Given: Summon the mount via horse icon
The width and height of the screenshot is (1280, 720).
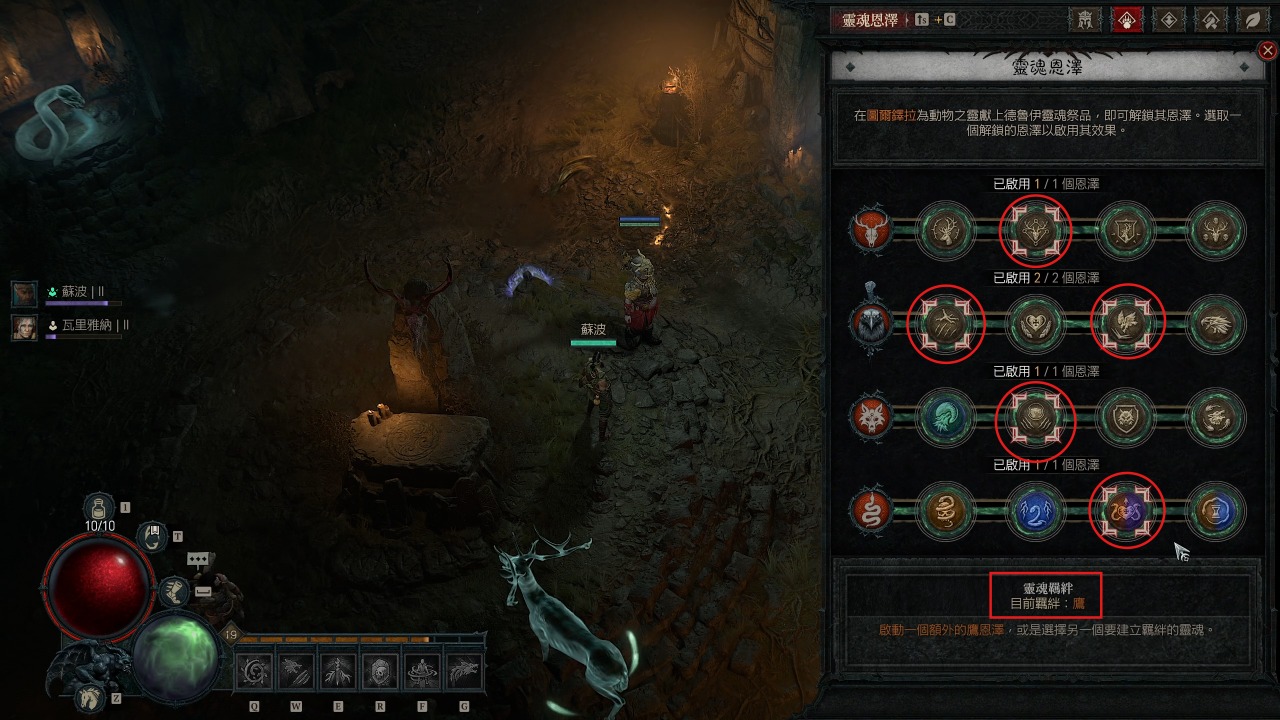Looking at the screenshot, I should pos(88,696).
